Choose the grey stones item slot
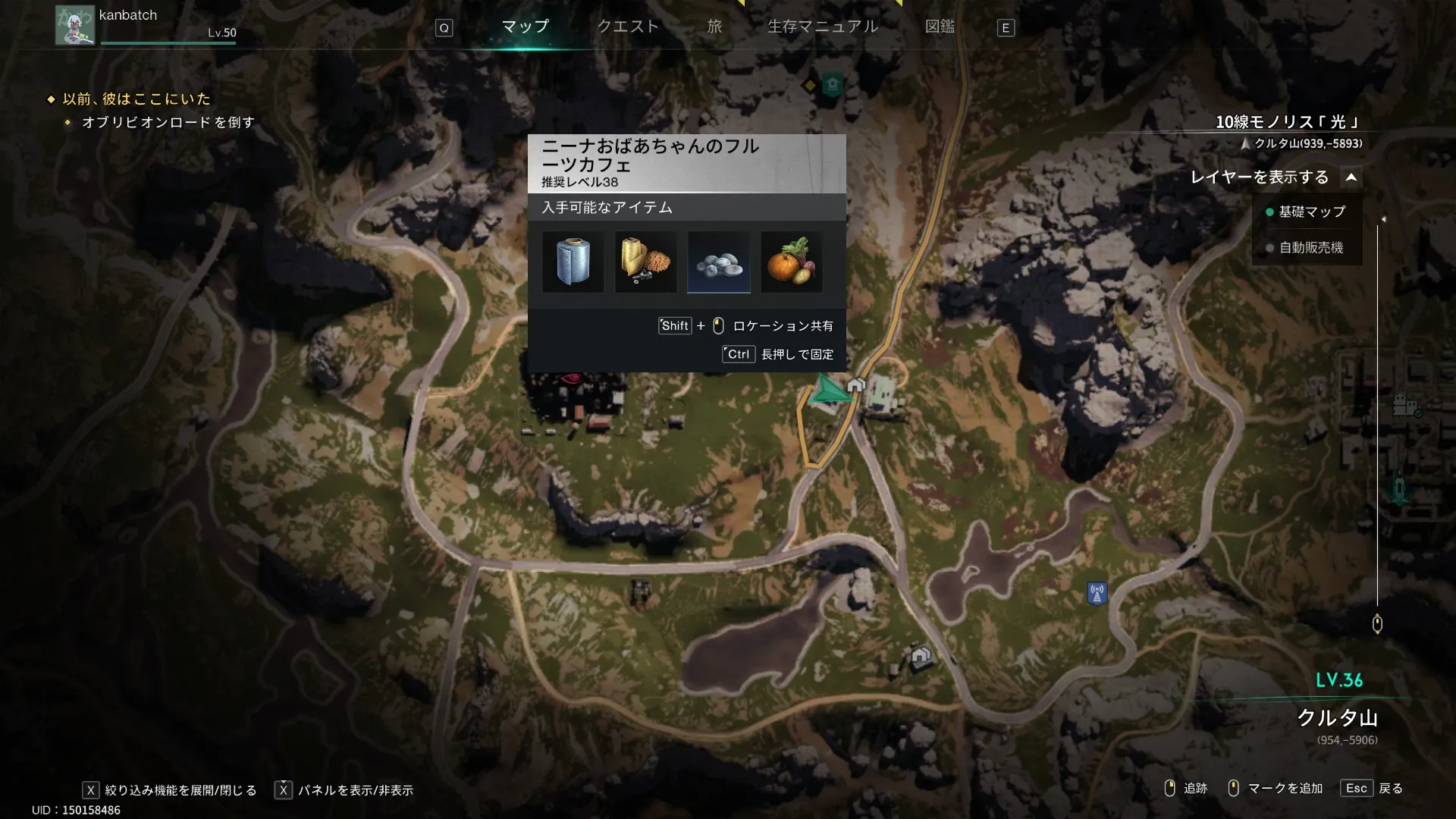 tap(718, 262)
